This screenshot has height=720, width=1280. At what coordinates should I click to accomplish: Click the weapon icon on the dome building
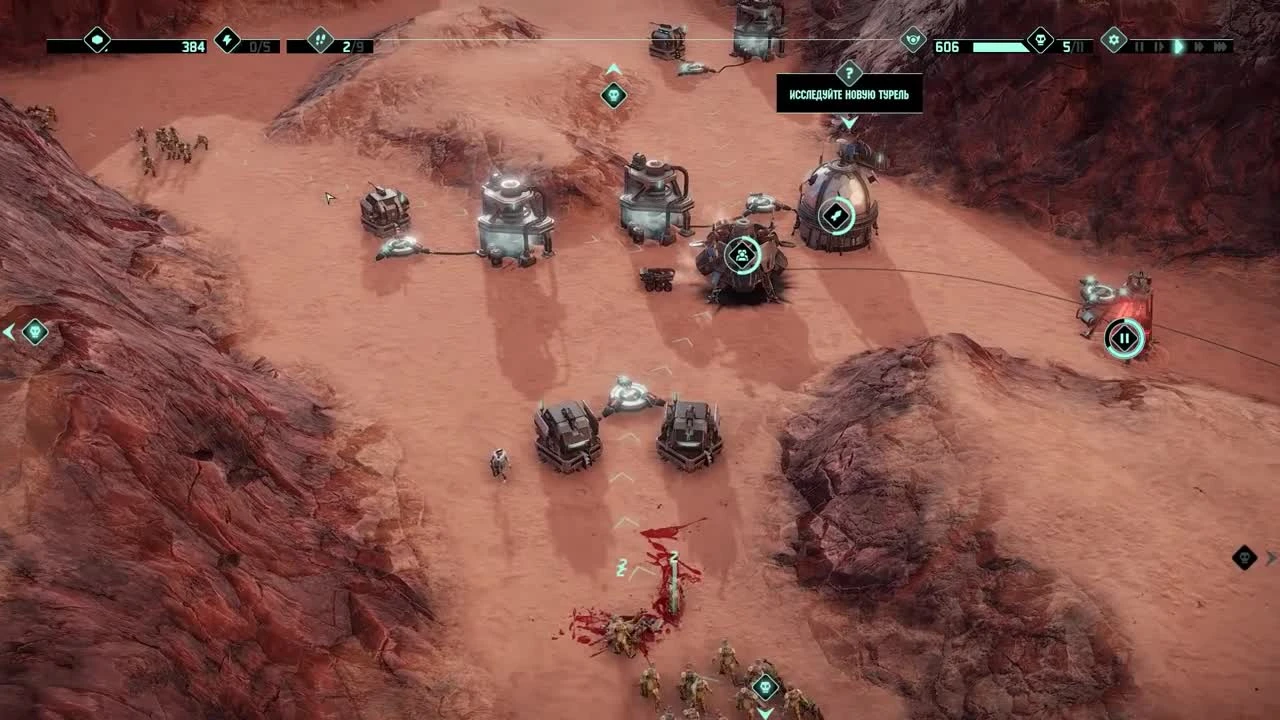pyautogui.click(x=838, y=215)
